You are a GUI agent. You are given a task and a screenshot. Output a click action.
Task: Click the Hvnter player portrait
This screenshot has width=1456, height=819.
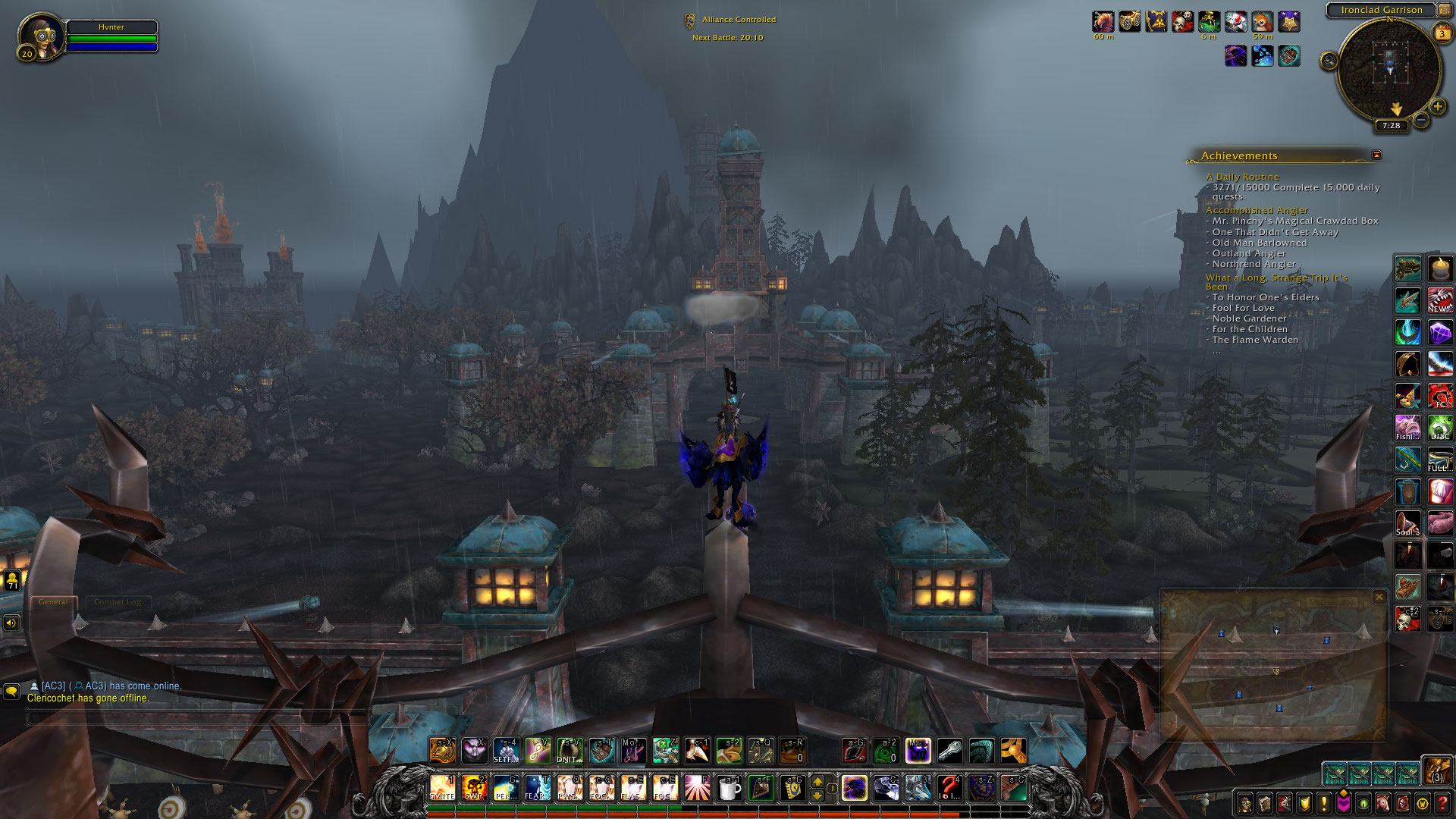point(41,36)
